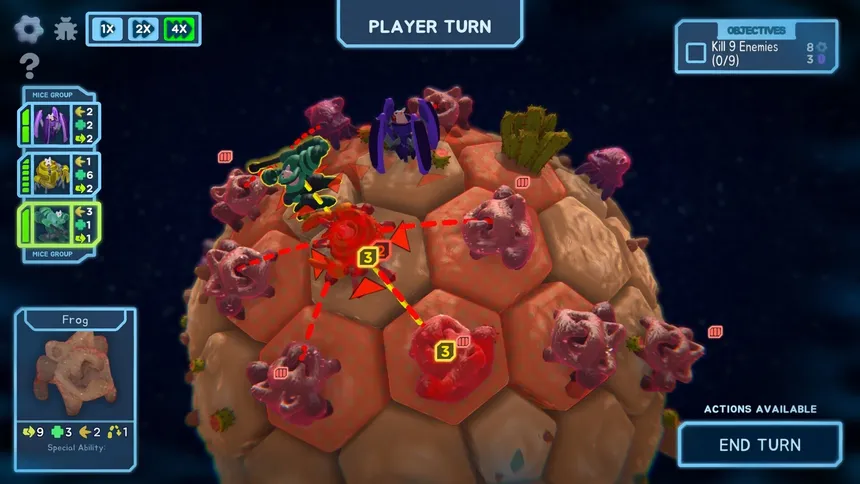This screenshot has width=860, height=484.
Task: Select the 4X speed button
Action: (x=179, y=29)
